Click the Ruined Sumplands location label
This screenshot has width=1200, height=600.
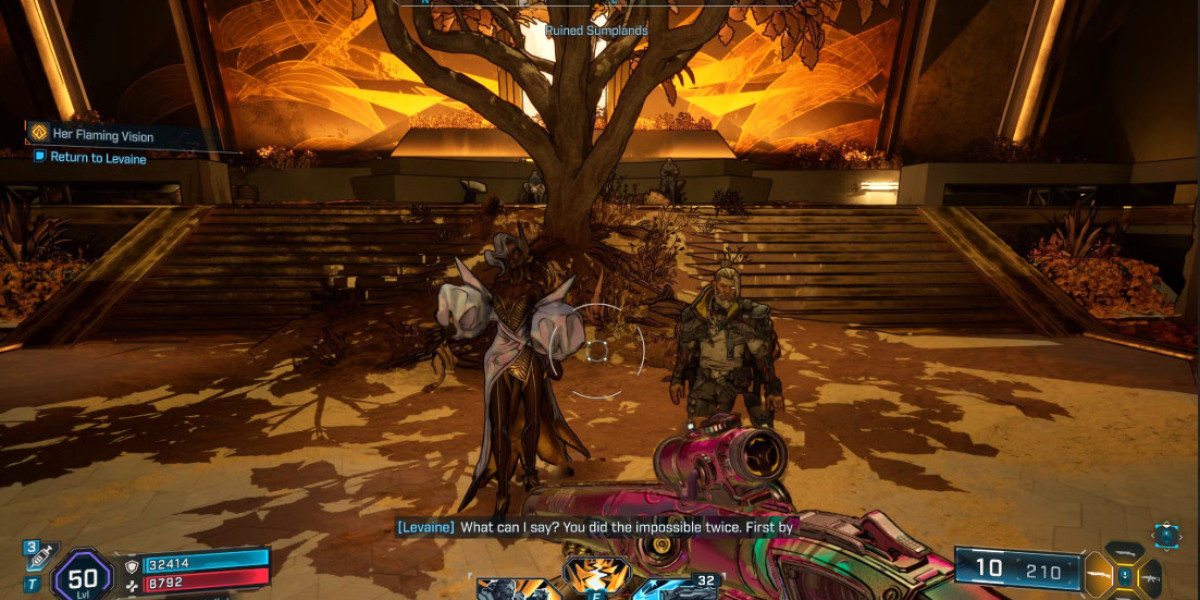pyautogui.click(x=596, y=31)
